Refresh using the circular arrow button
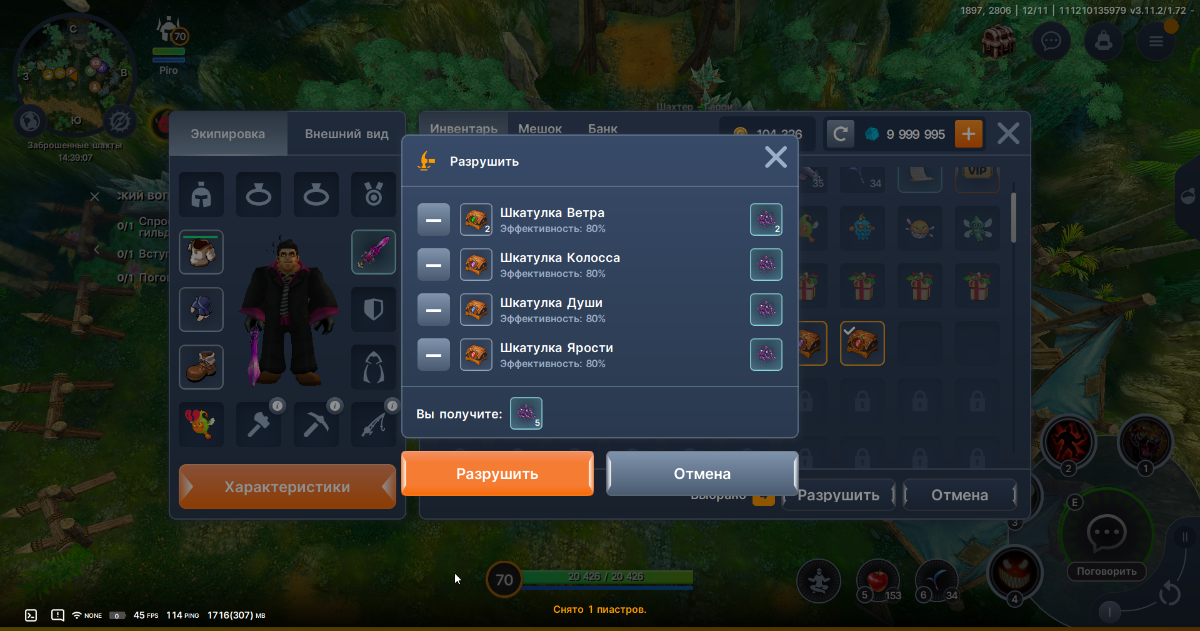1200x631 pixels. (841, 134)
